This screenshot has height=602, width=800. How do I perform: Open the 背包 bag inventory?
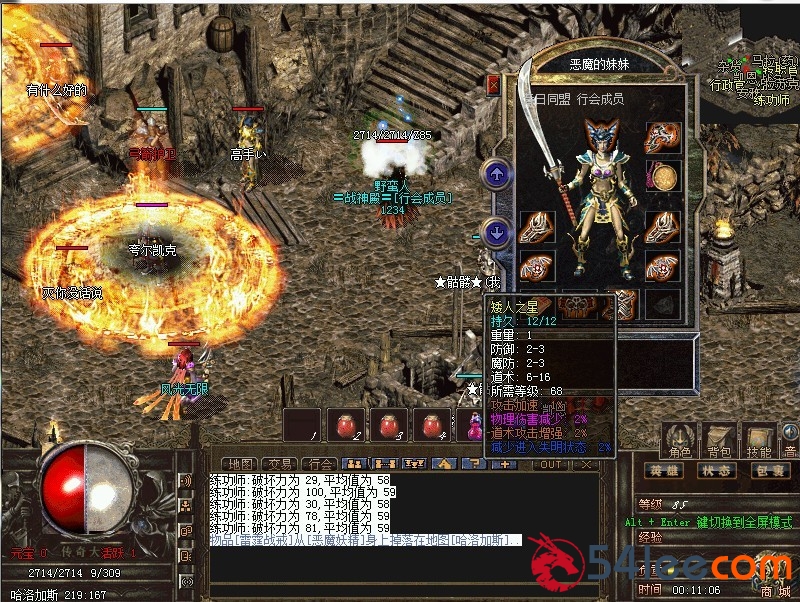pyautogui.click(x=720, y=442)
